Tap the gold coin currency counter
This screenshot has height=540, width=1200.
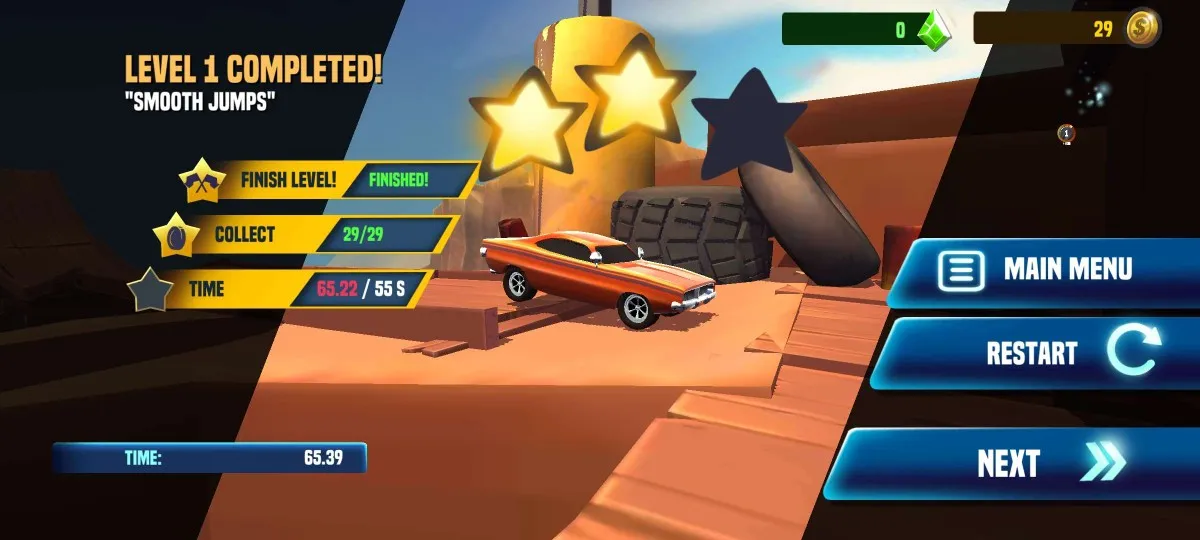coord(1066,29)
